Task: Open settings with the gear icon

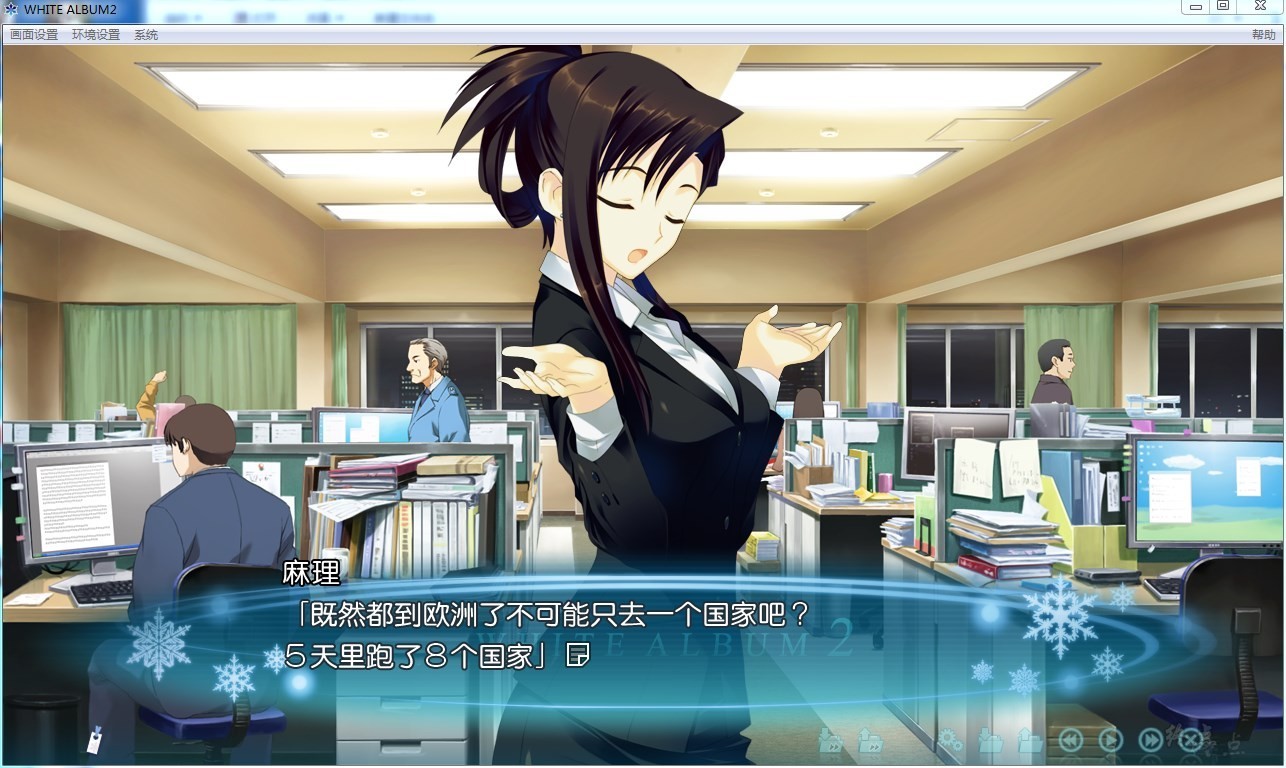Action: click(950, 741)
